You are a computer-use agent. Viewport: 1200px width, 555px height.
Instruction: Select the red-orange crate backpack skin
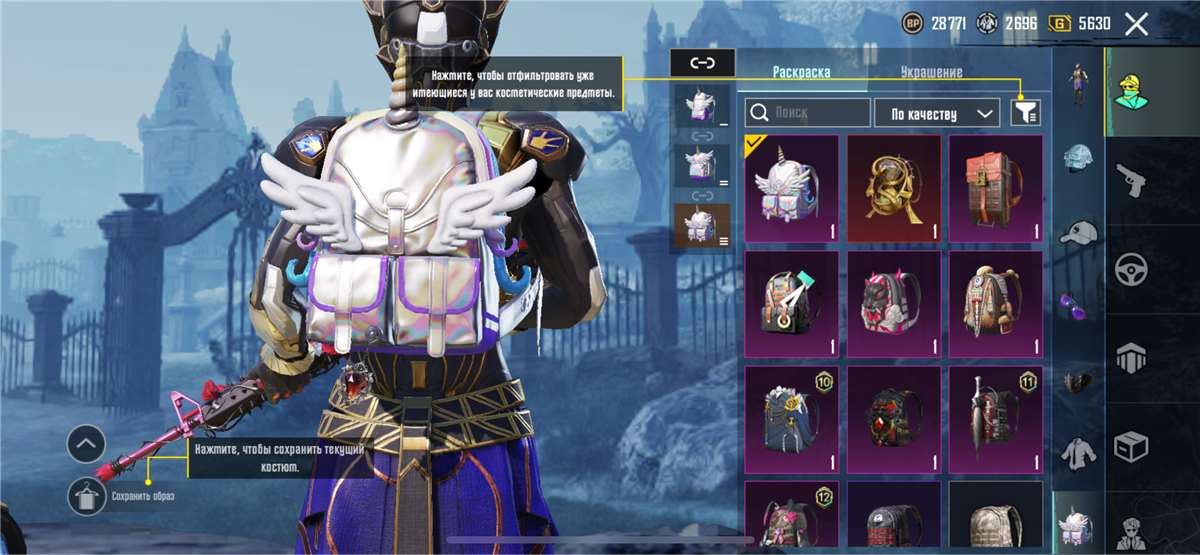[996, 188]
